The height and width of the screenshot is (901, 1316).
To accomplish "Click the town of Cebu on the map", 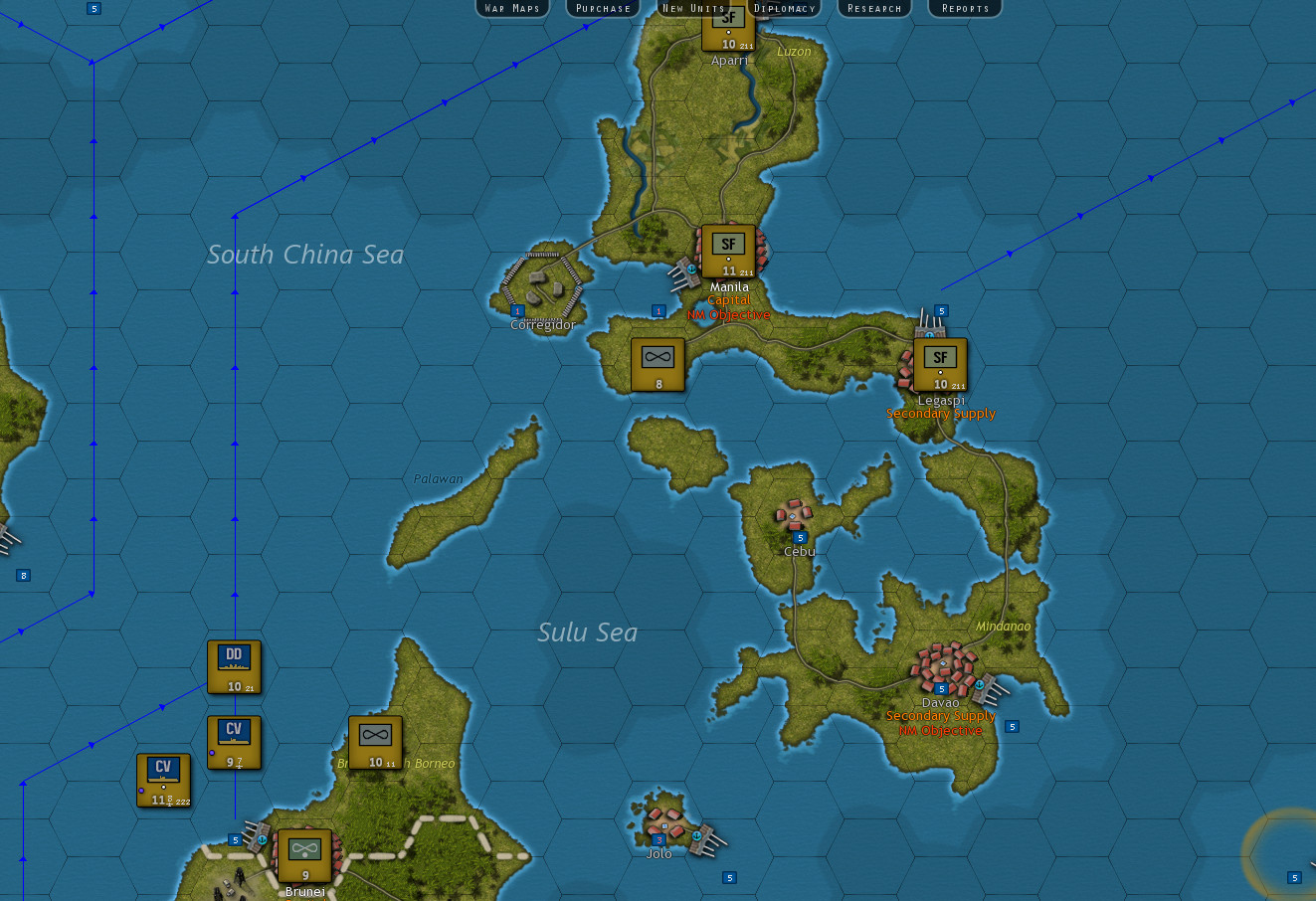I will [x=796, y=515].
